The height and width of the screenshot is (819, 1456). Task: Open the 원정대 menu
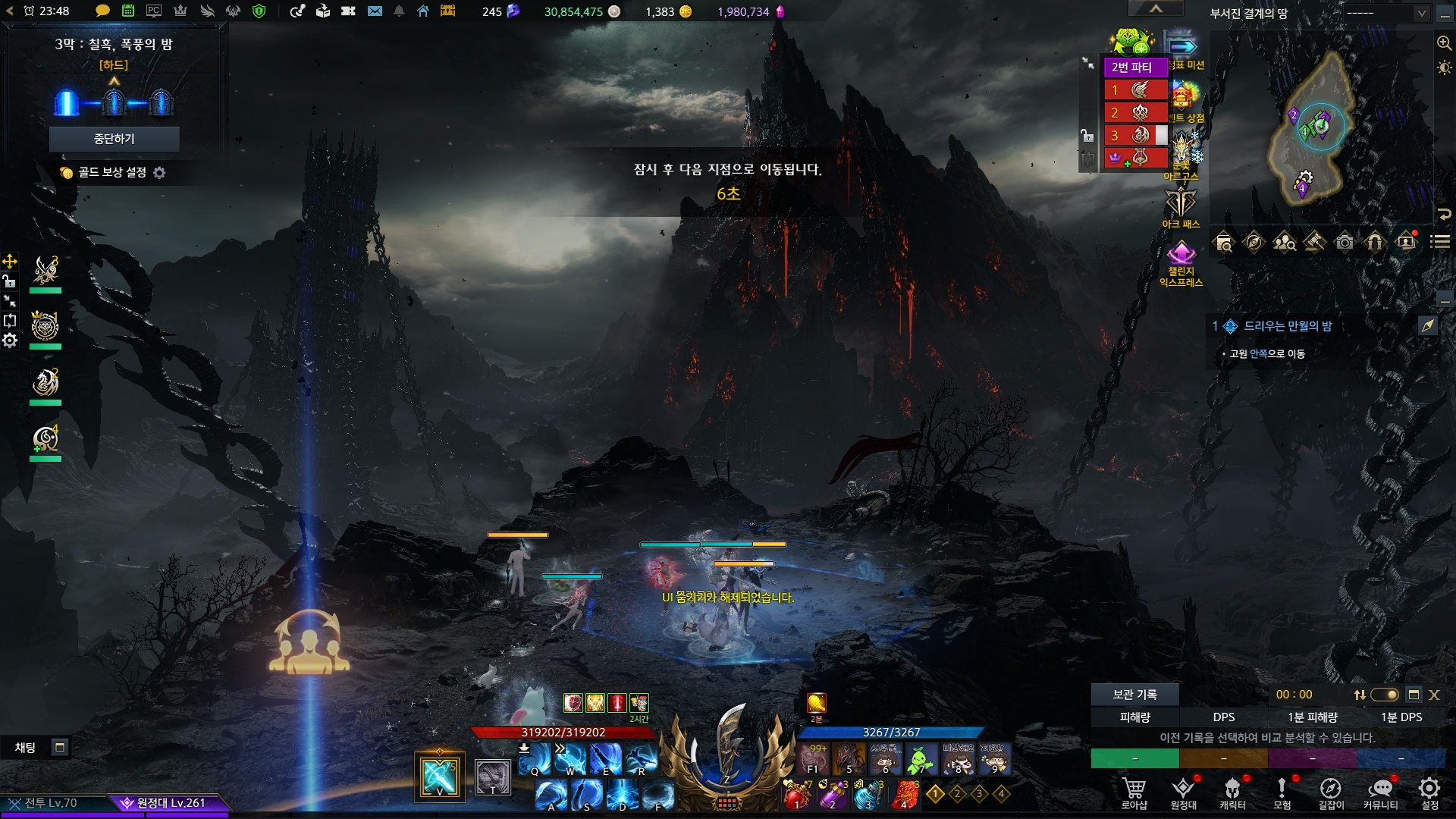[x=1183, y=792]
